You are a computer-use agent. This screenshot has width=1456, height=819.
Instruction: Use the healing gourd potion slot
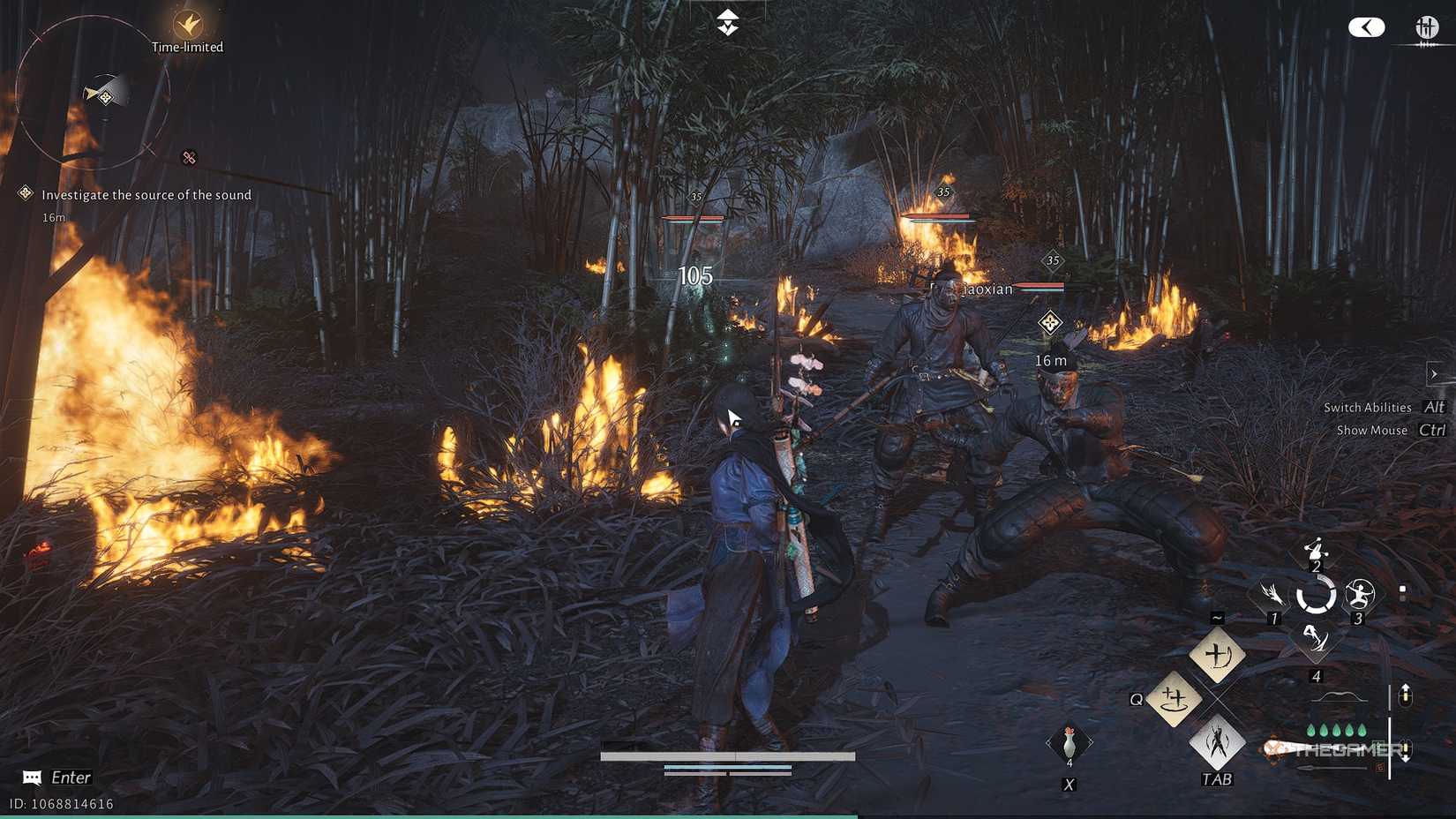click(1069, 743)
